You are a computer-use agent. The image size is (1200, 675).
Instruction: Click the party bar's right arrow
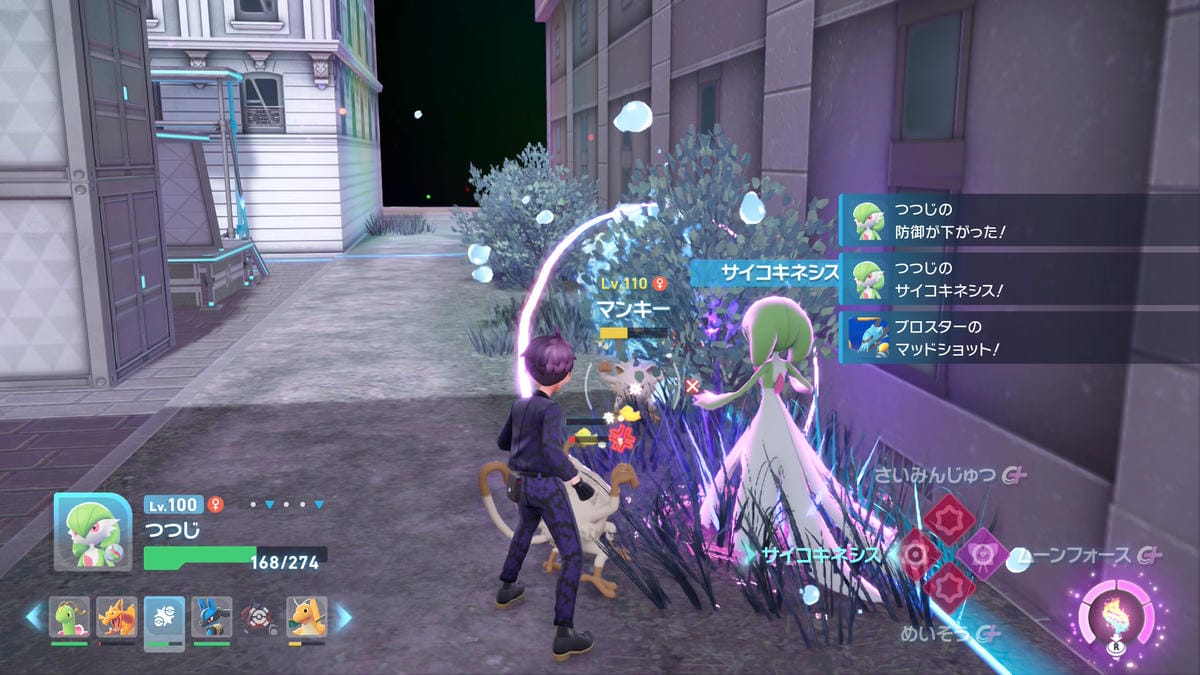[x=344, y=617]
